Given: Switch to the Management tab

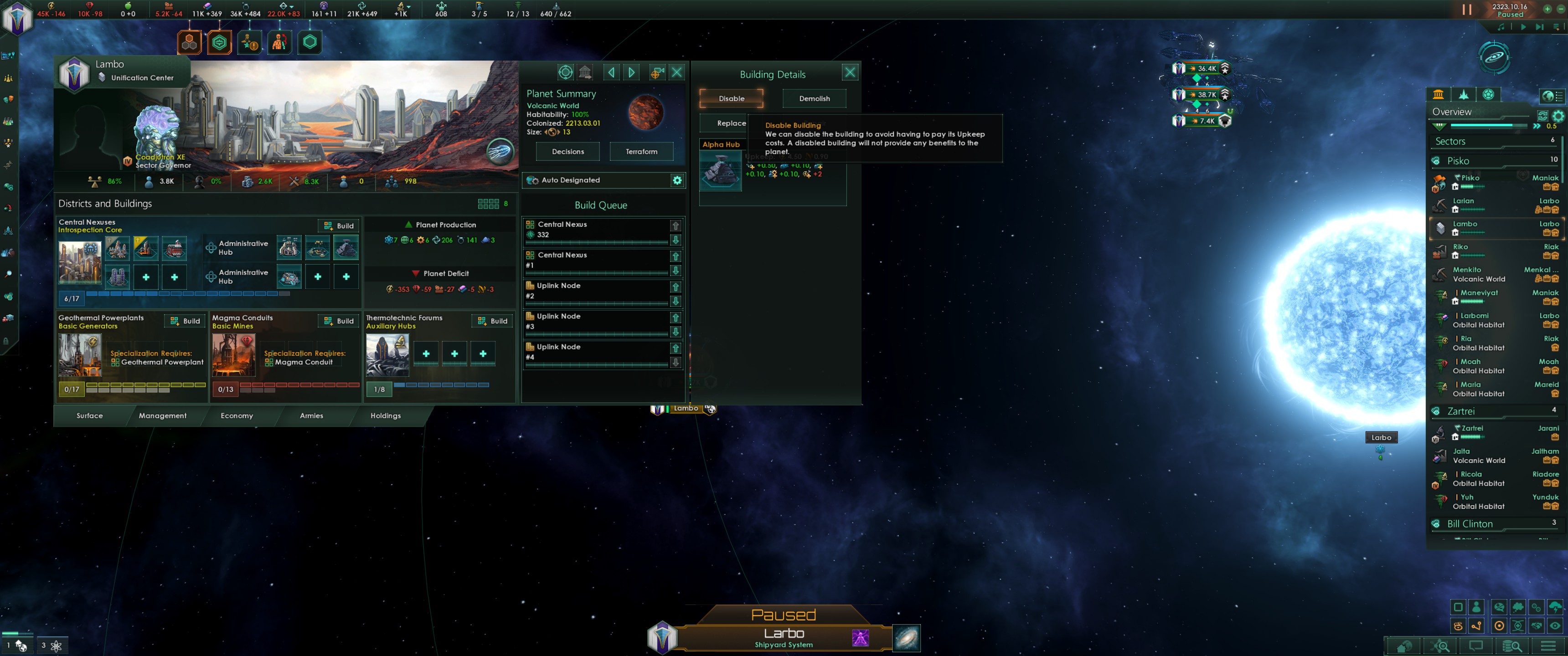Looking at the screenshot, I should (163, 415).
